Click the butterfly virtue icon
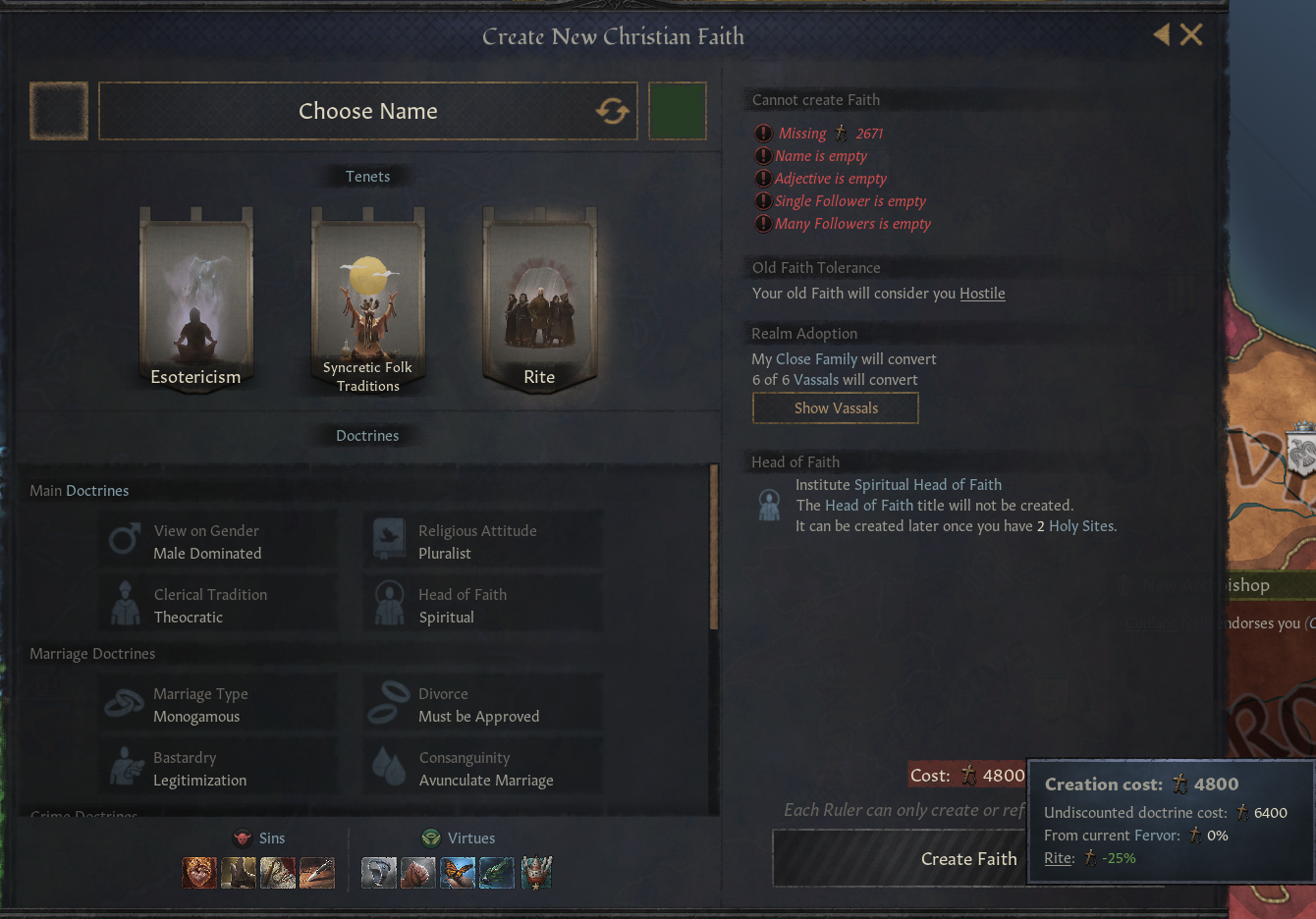This screenshot has width=1316, height=919. pos(457,873)
